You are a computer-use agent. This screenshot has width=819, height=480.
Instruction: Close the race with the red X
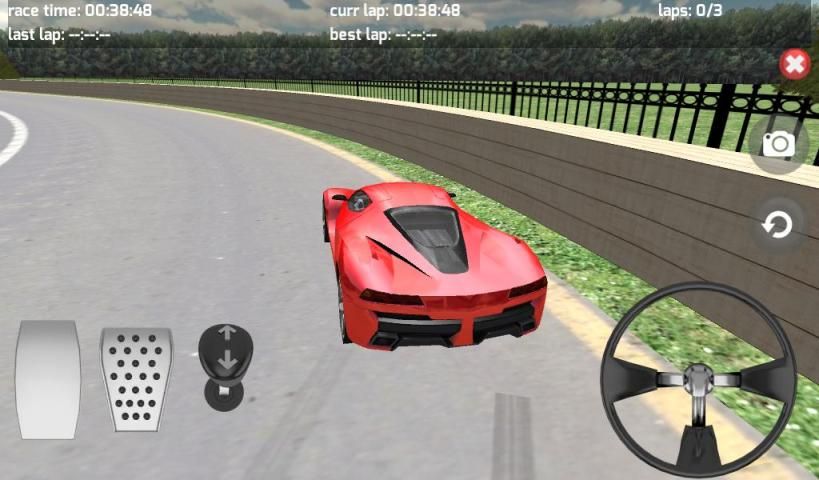pos(795,65)
